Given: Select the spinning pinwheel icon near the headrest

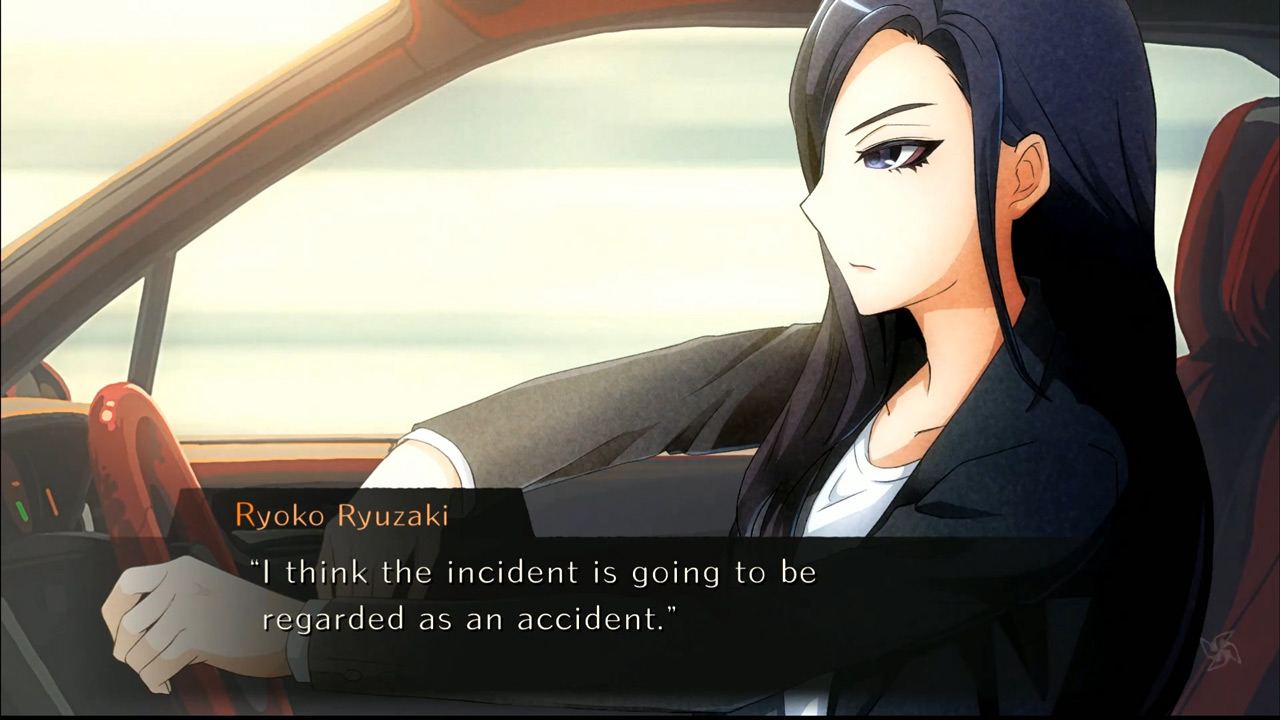Looking at the screenshot, I should (x=1221, y=648).
